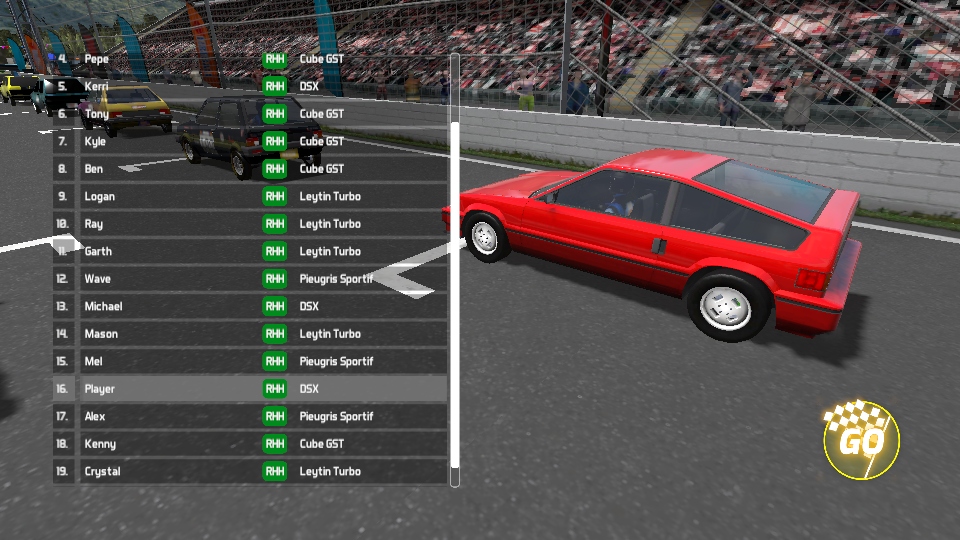960x540 pixels.
Task: Choose Mason at position 14
Action: (x=250, y=334)
